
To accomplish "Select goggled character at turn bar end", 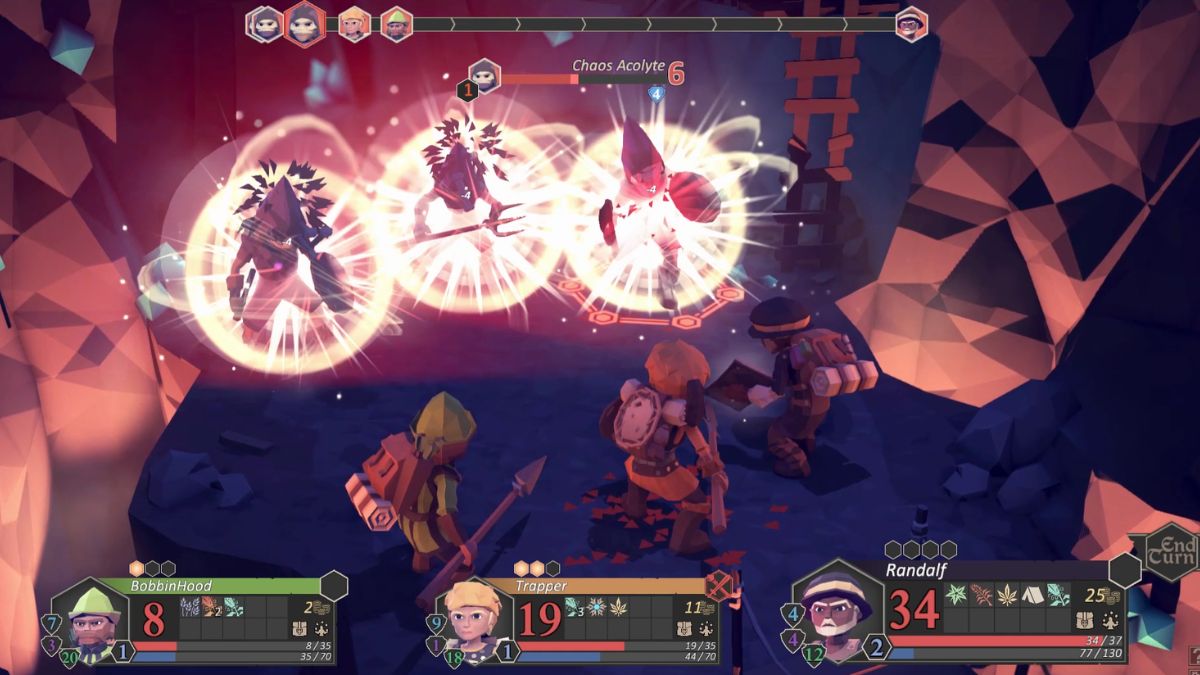I will tap(910, 23).
